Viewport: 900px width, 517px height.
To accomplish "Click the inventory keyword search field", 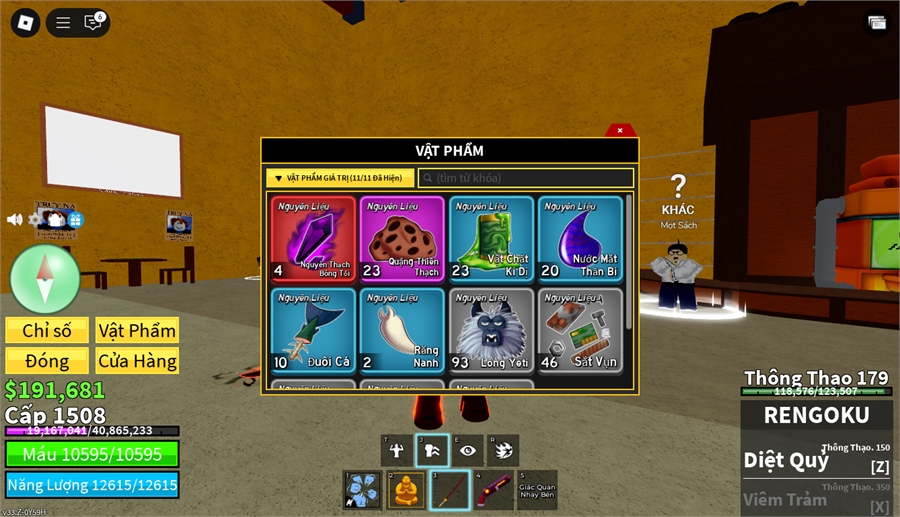I will coord(526,178).
